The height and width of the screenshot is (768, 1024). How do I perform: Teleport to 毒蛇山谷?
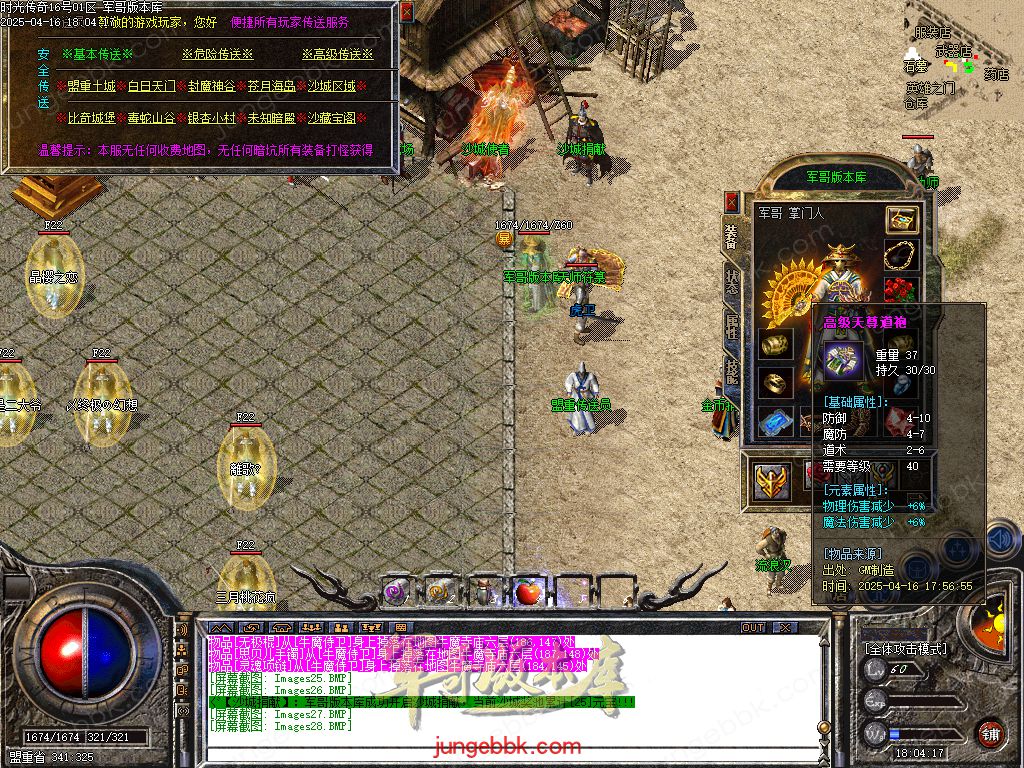pyautogui.click(x=152, y=118)
